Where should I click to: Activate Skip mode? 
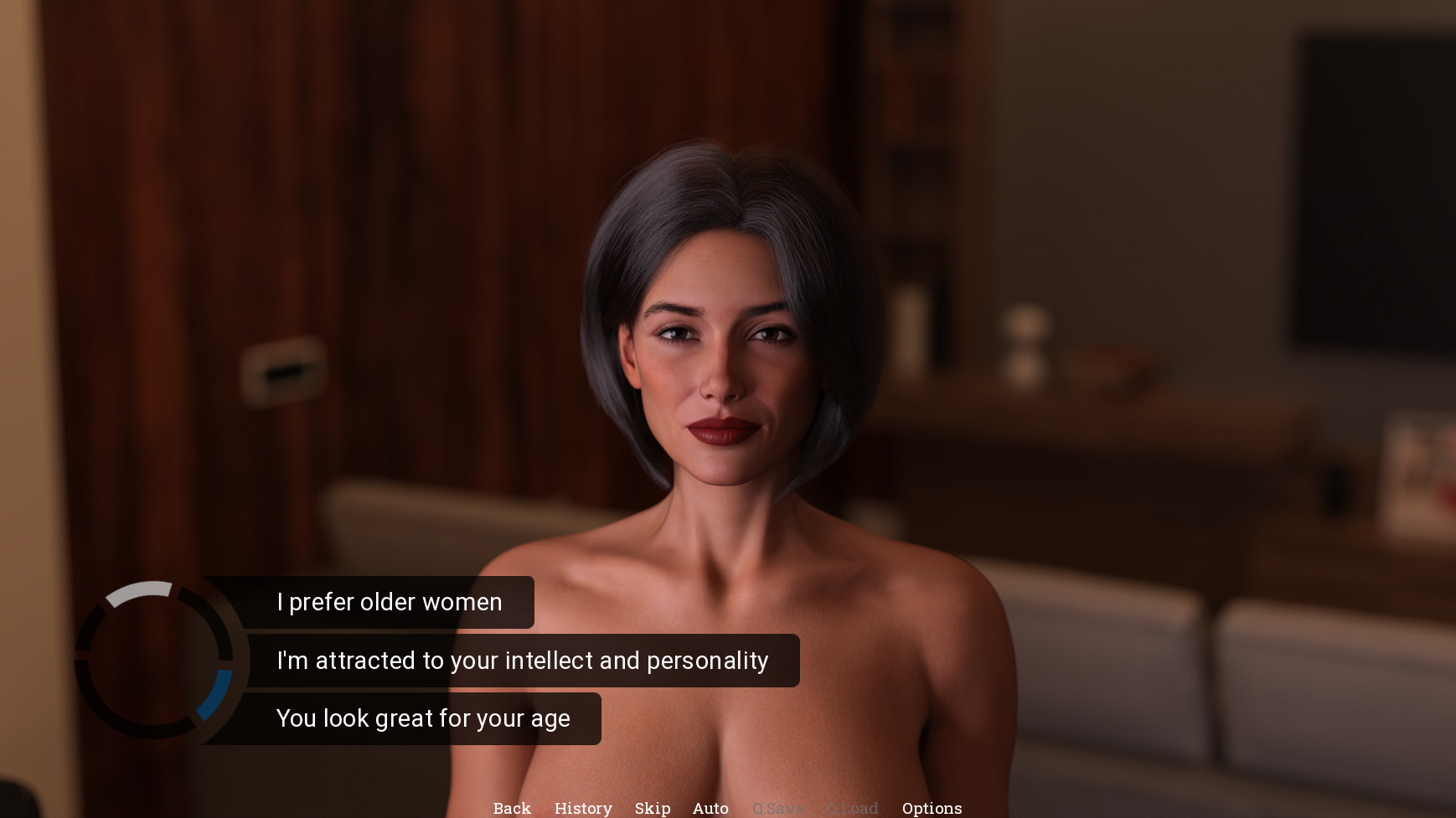653,808
